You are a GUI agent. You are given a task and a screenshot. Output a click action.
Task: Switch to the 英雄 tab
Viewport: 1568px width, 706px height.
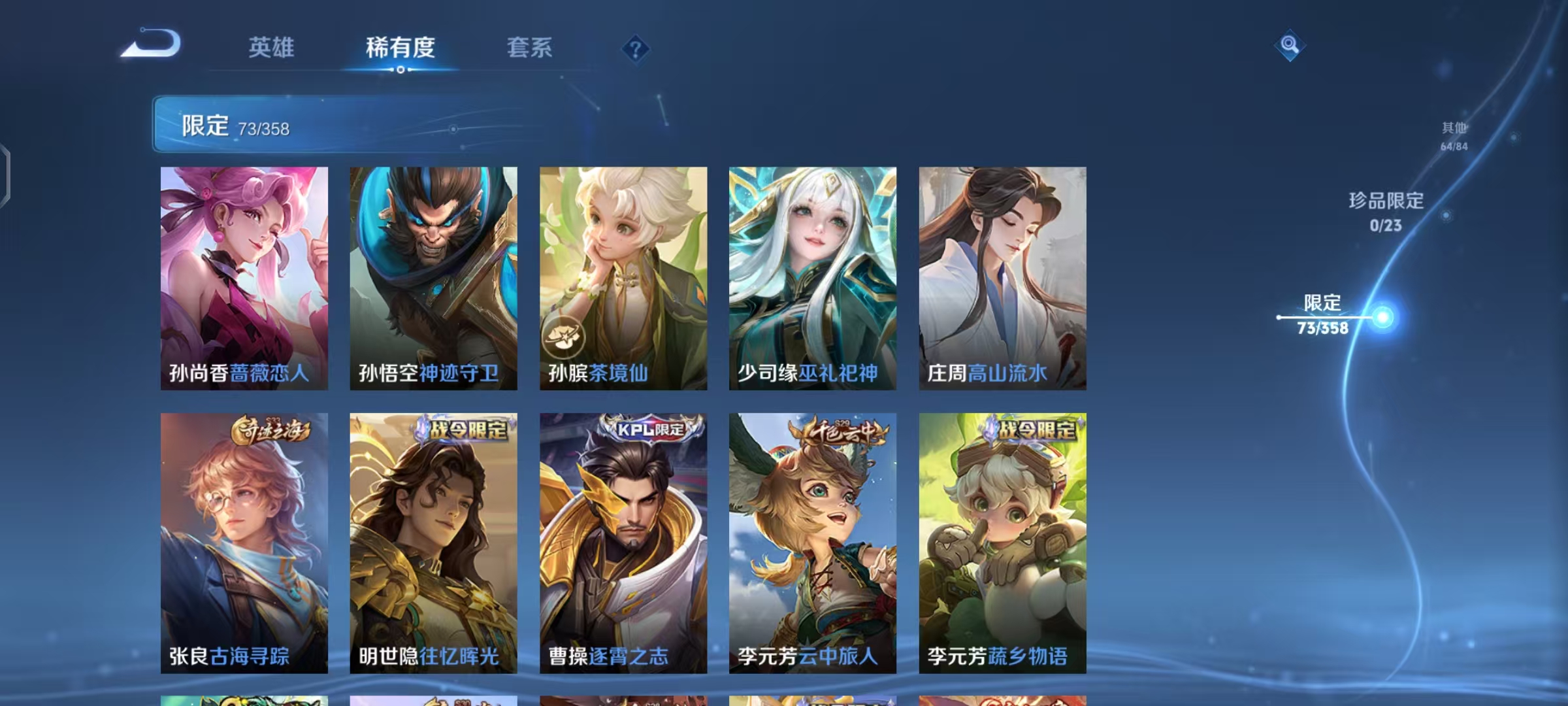point(272,47)
